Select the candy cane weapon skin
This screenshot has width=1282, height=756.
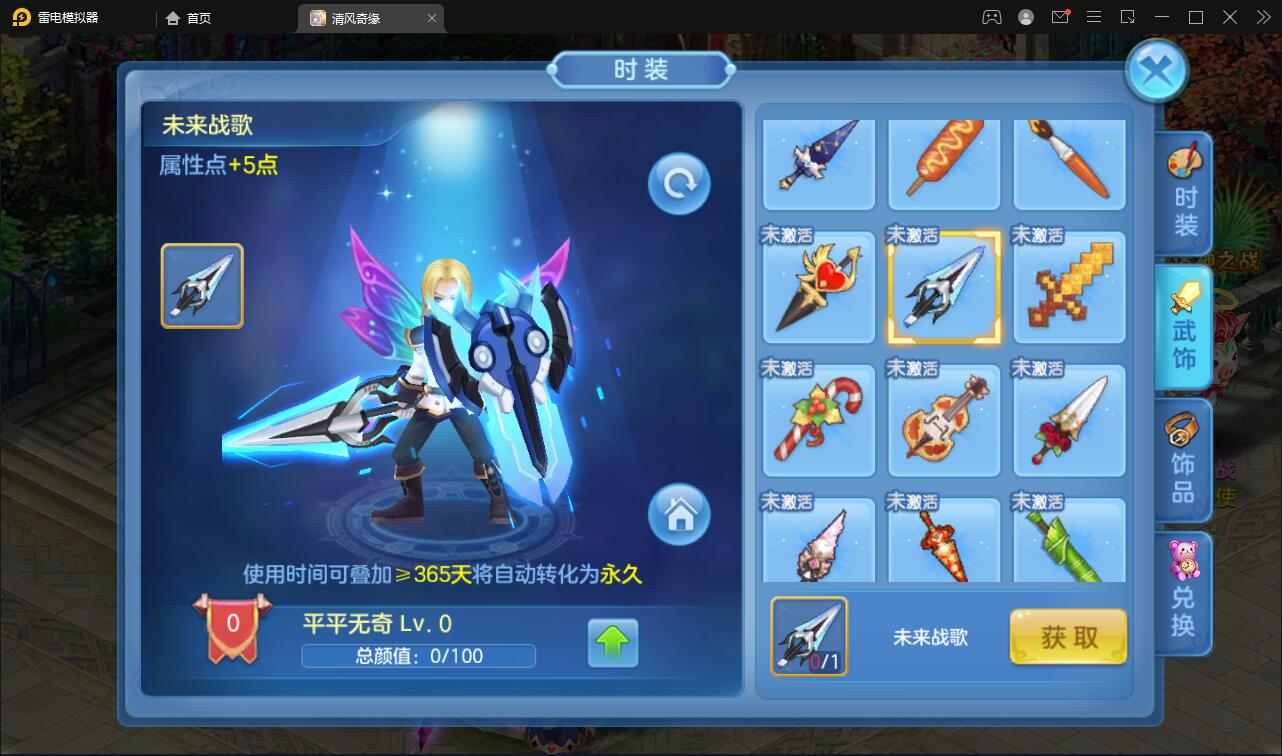point(819,421)
